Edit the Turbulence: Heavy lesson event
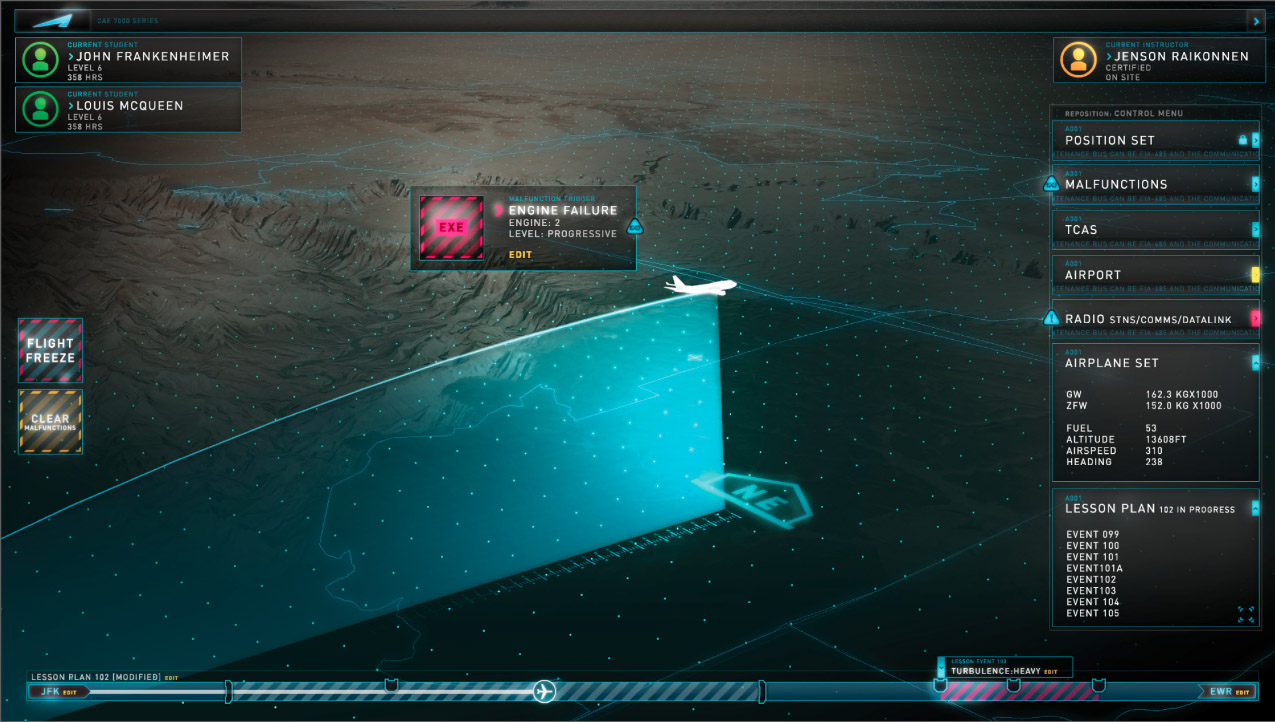The height and width of the screenshot is (722, 1275). click(1050, 671)
